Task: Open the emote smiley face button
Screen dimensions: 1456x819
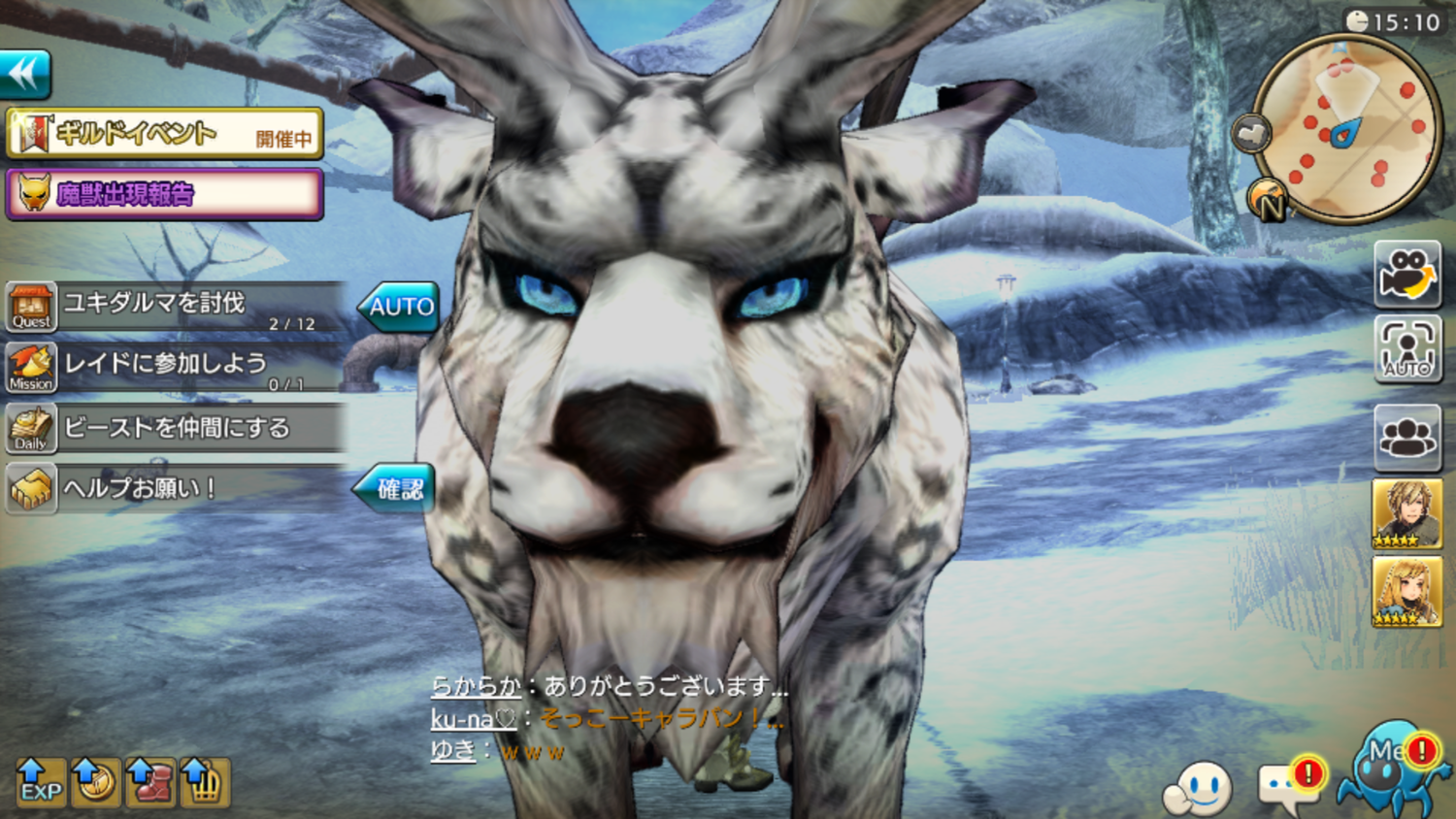Action: (1200, 788)
